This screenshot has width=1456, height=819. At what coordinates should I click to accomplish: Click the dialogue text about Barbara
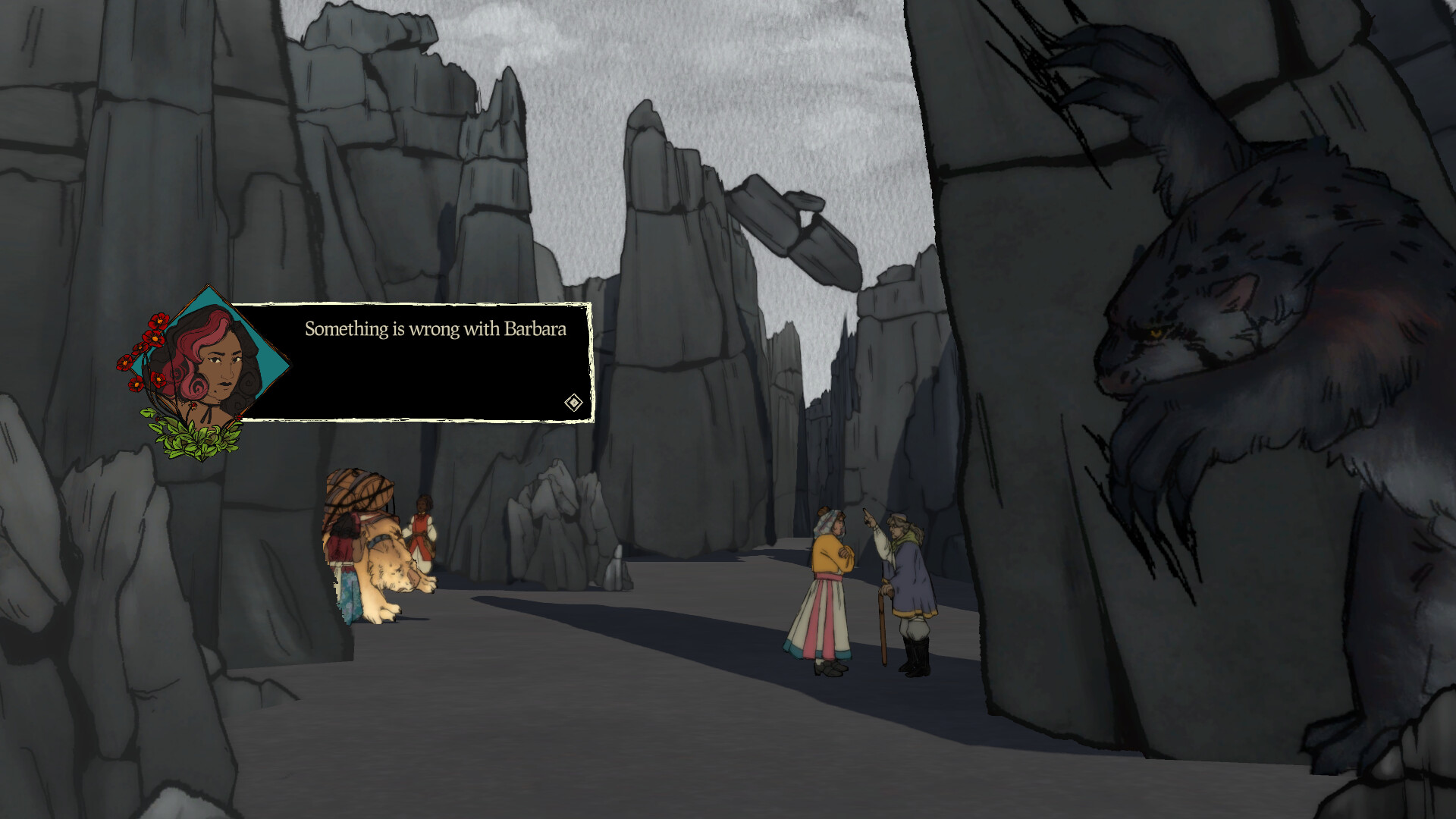point(435,330)
